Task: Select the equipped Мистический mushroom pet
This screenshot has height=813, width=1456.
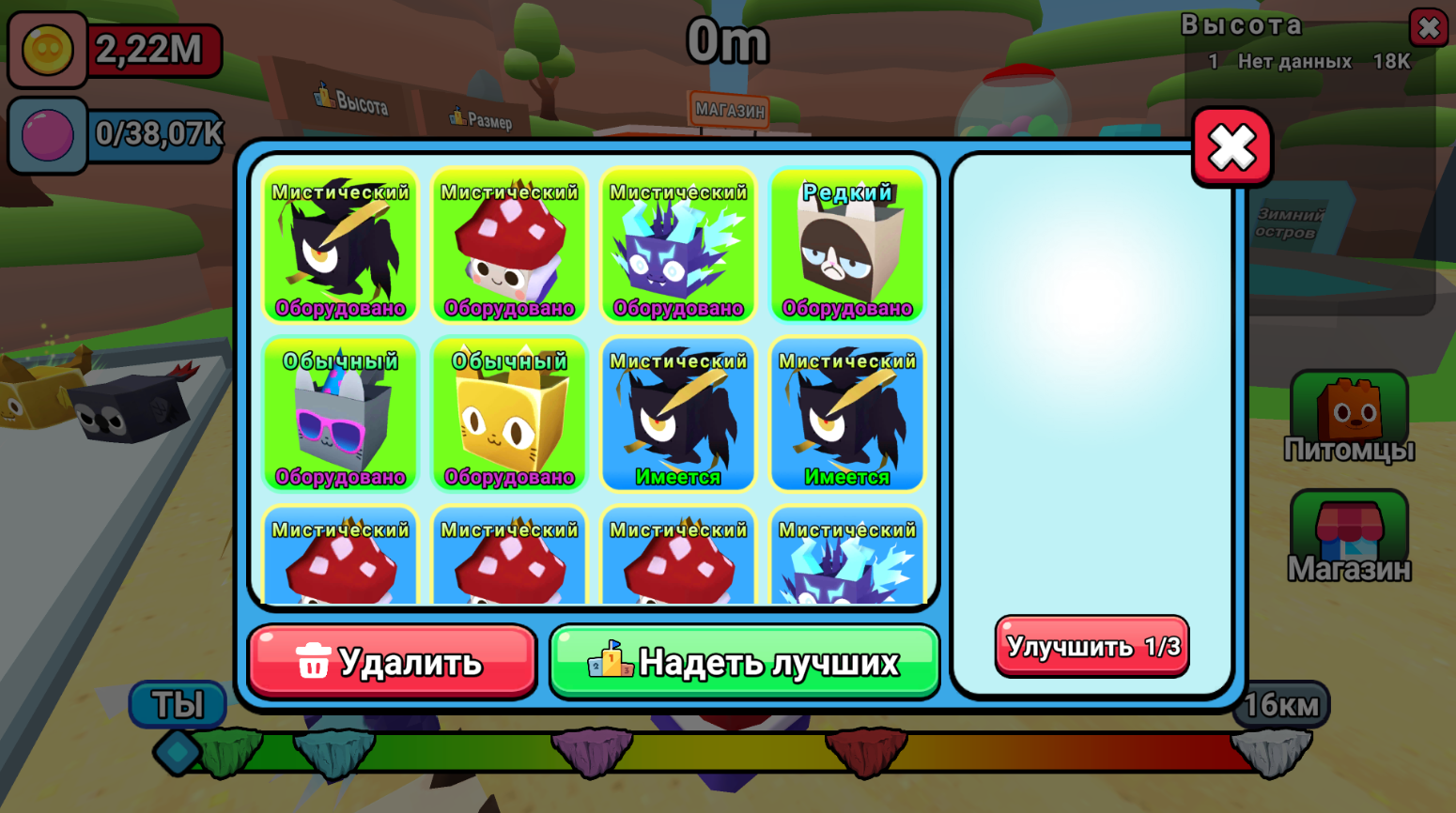Action: tap(508, 246)
